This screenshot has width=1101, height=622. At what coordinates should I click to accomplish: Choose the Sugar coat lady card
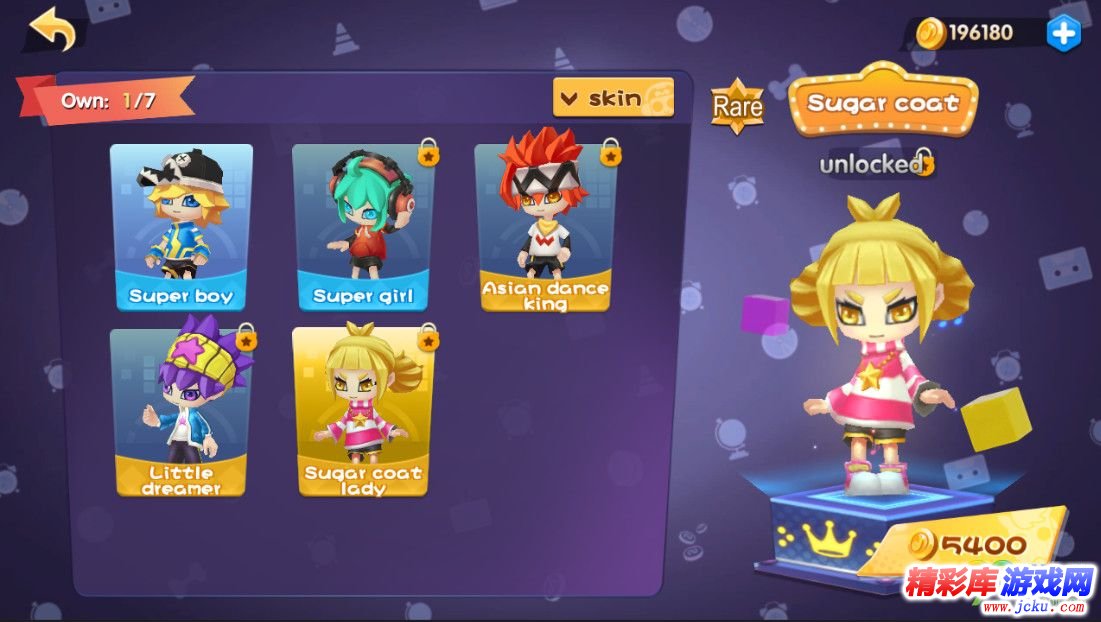[362, 412]
